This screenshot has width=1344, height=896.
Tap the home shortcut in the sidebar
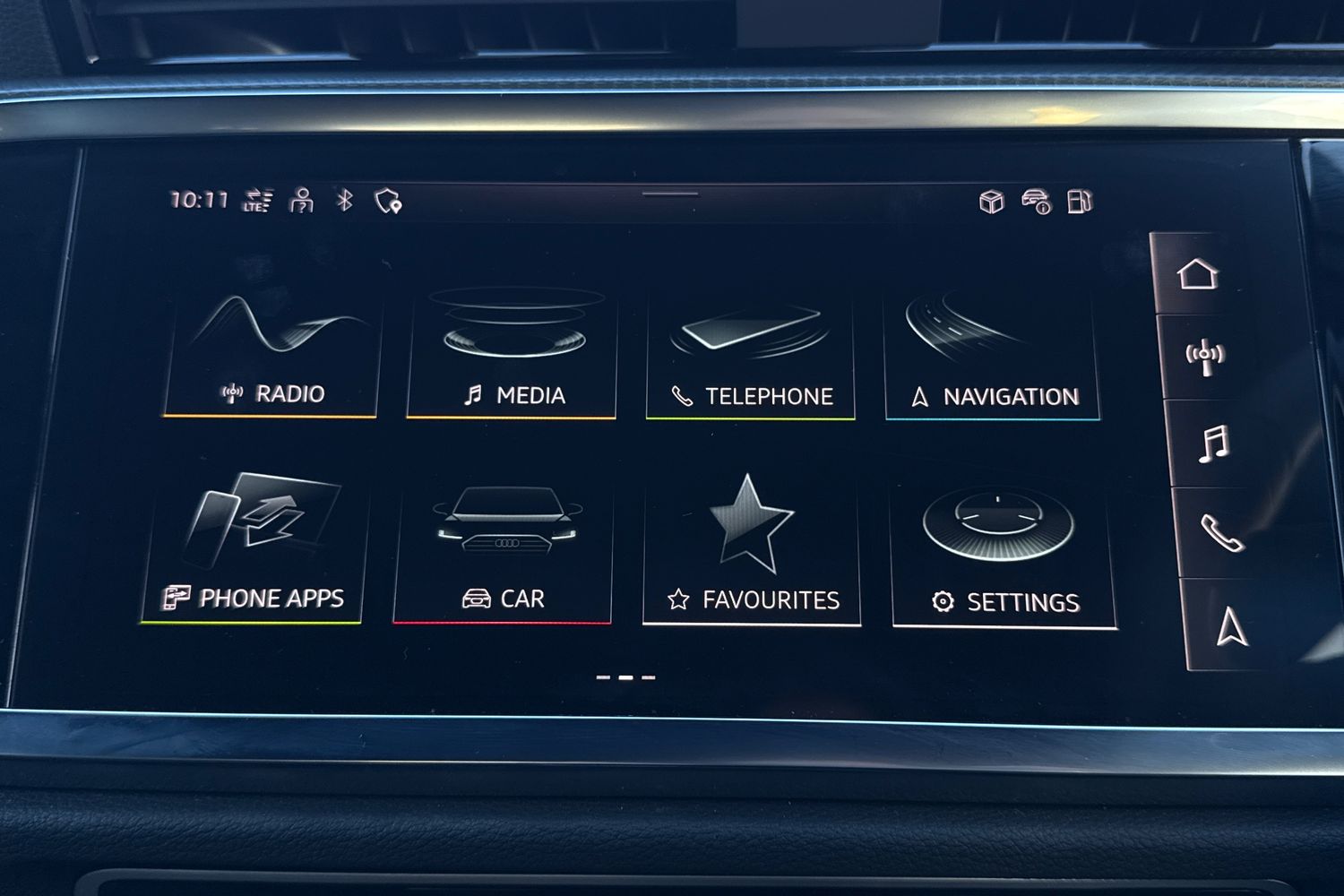click(x=1198, y=274)
